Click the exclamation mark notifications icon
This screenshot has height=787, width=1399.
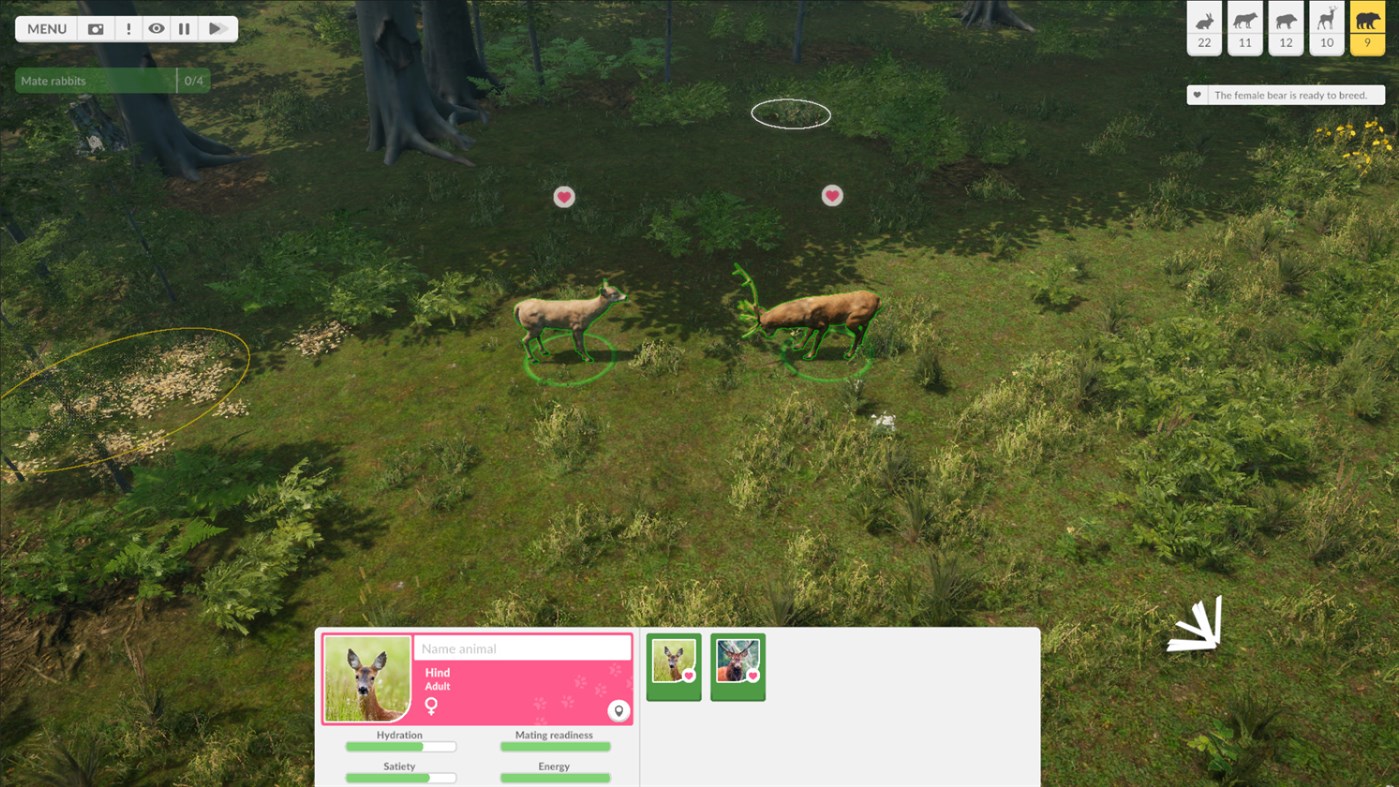coord(128,28)
